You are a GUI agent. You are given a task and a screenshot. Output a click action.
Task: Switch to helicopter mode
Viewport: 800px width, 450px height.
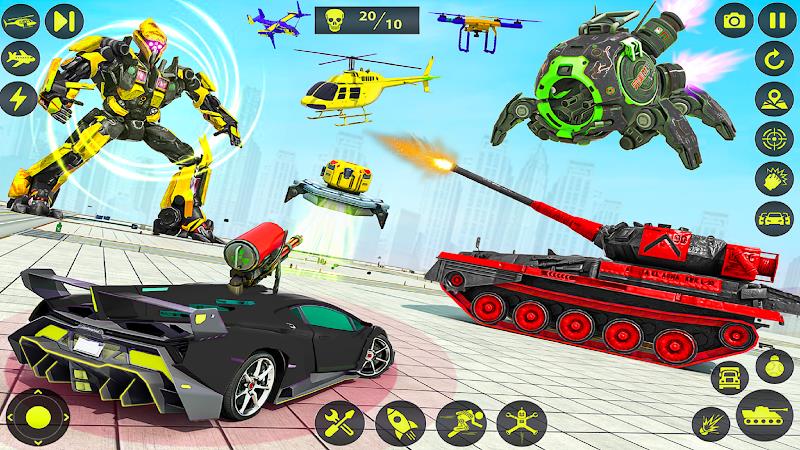pyautogui.click(x=18, y=19)
